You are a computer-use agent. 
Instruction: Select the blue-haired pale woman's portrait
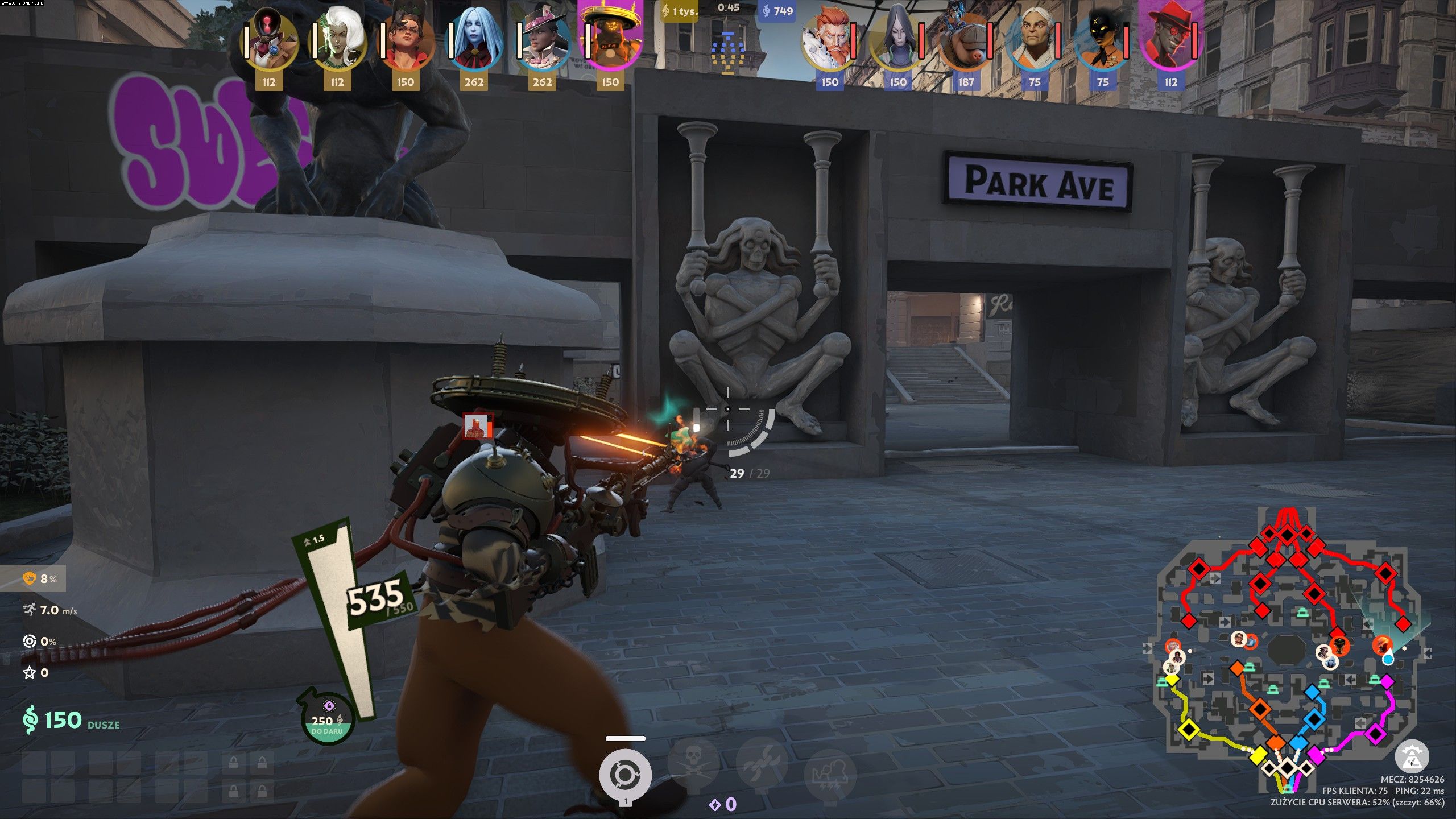[473, 40]
